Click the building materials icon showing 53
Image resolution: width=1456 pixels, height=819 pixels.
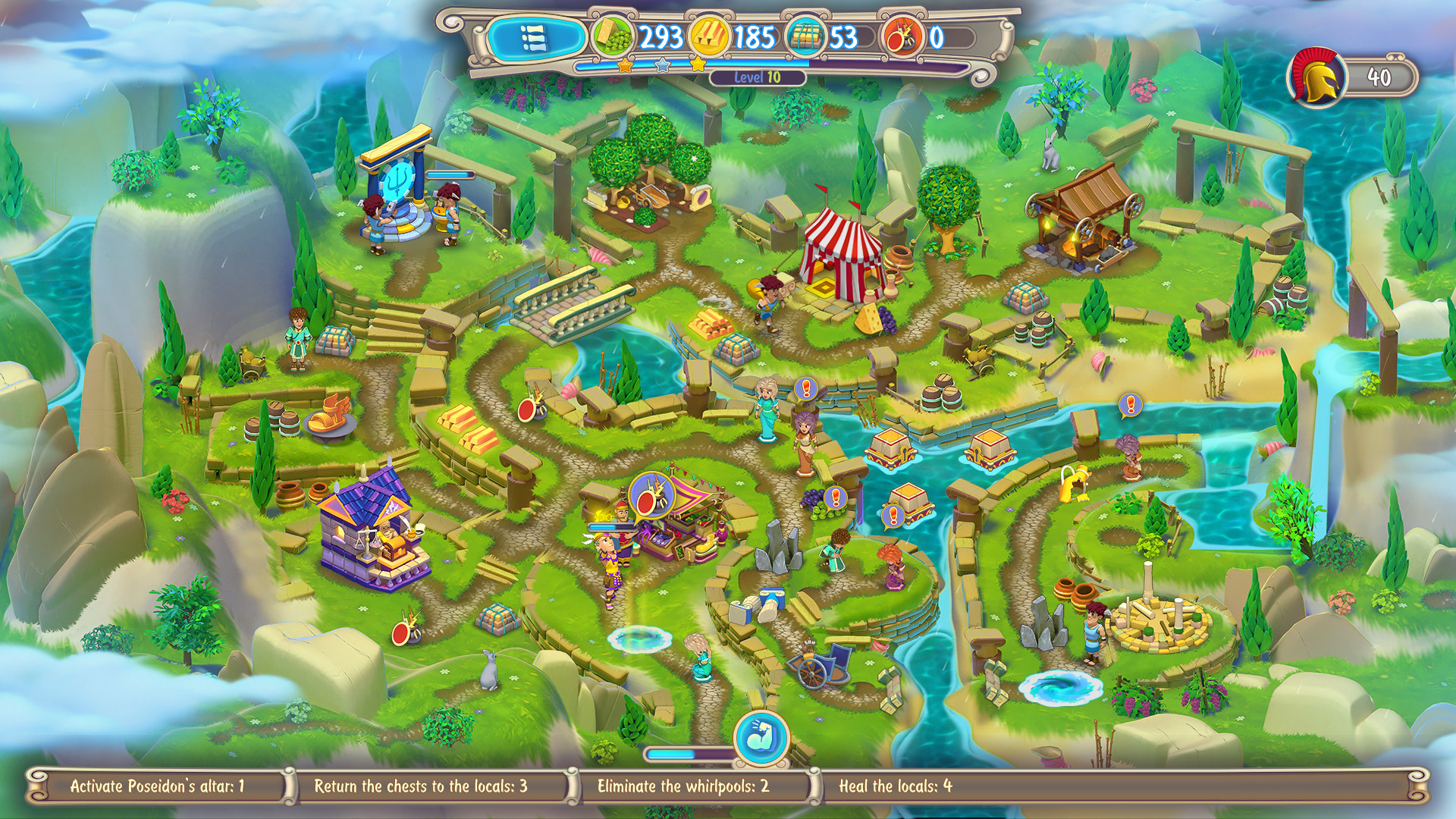click(x=808, y=33)
